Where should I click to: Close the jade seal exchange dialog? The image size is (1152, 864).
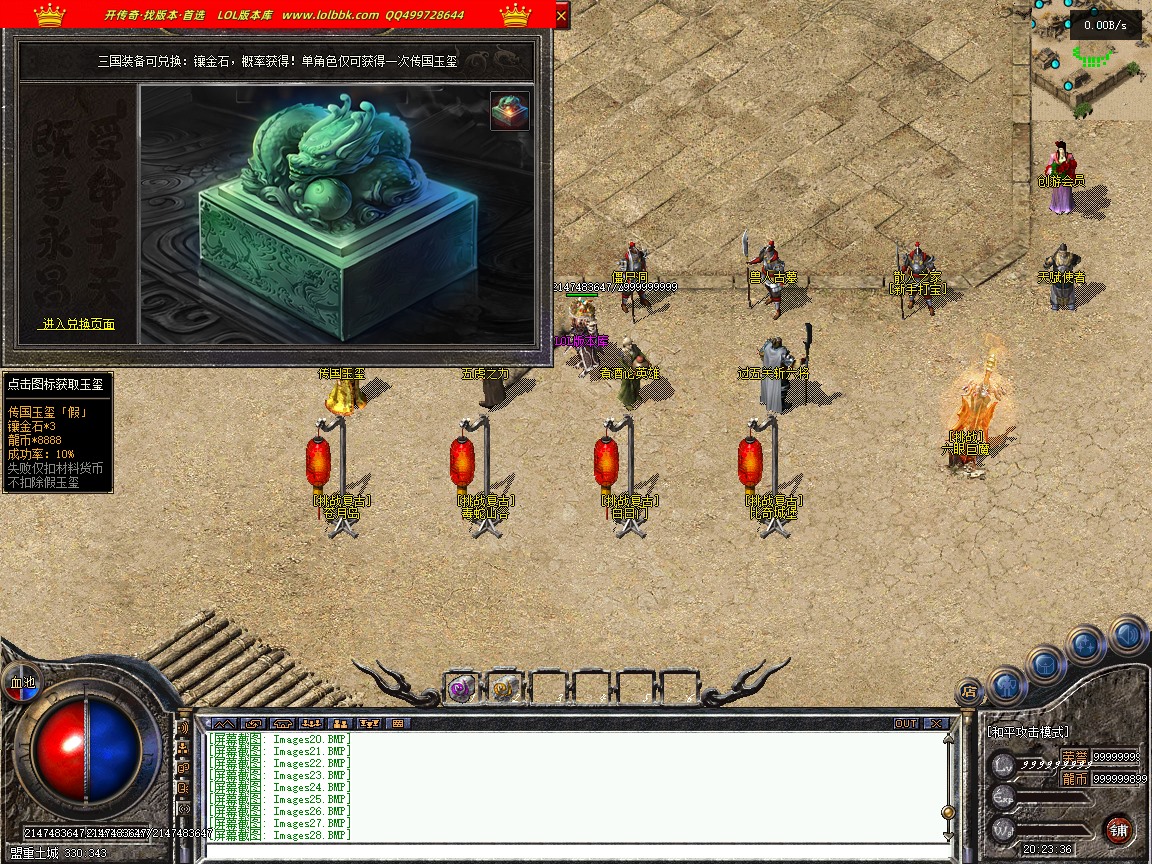click(561, 16)
